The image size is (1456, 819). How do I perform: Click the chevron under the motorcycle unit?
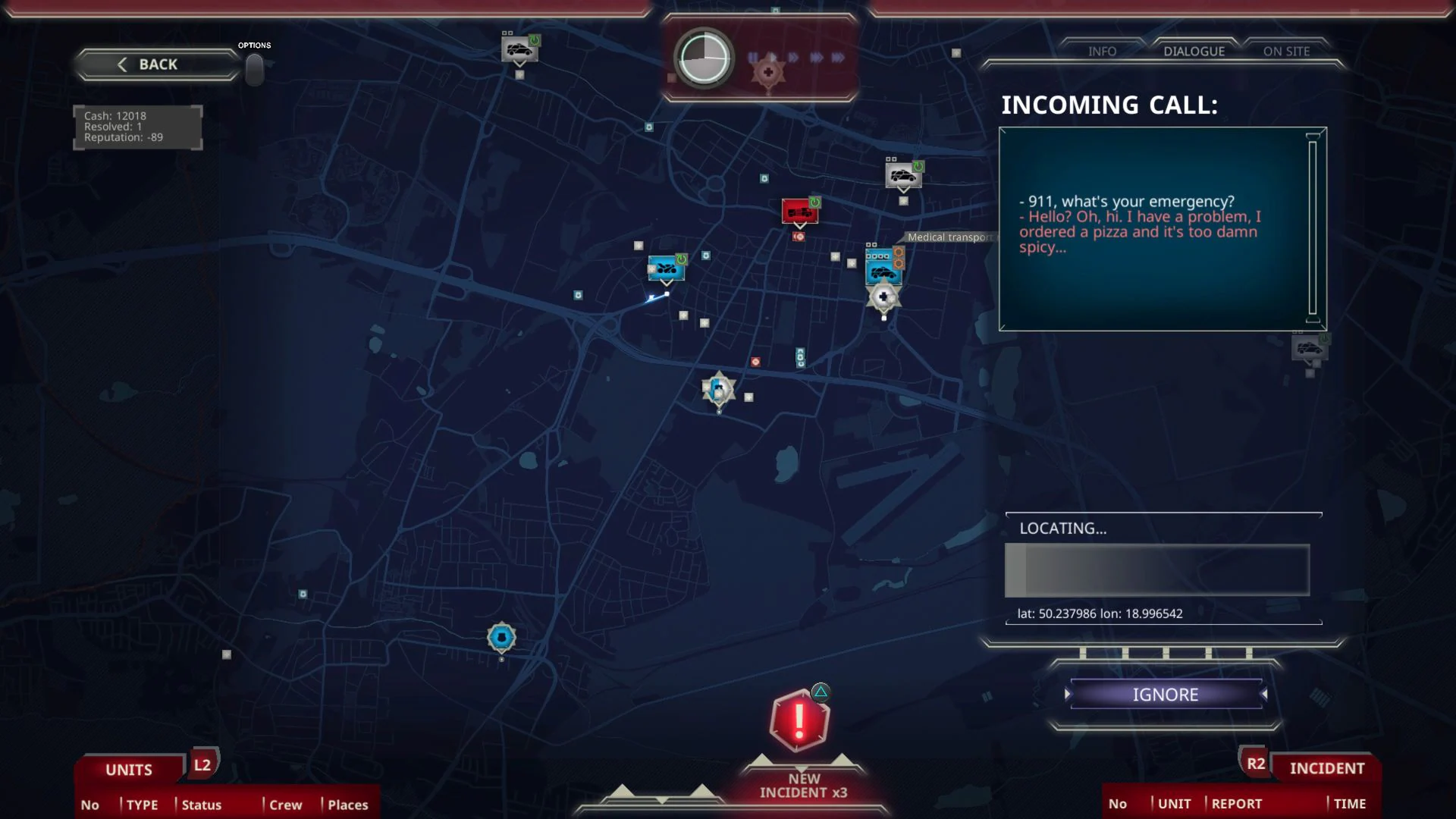coord(666,284)
